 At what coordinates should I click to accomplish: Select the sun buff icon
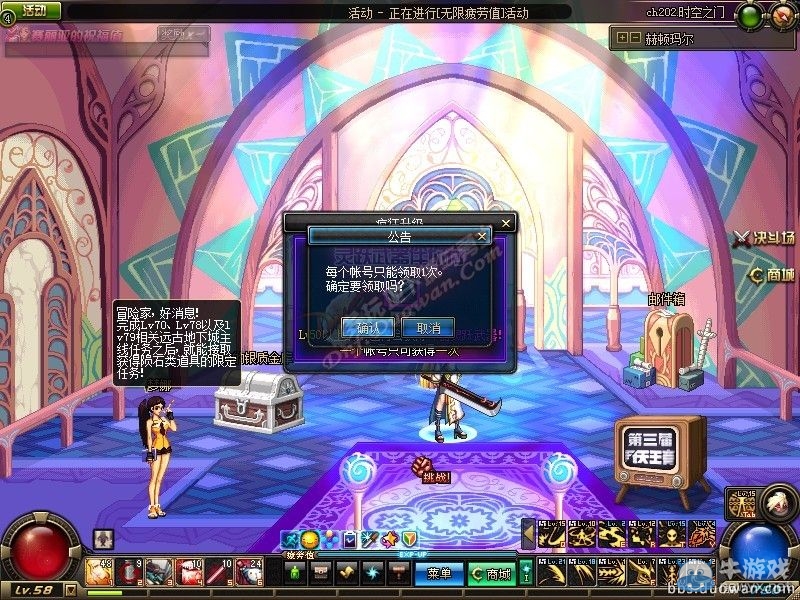(x=309, y=540)
